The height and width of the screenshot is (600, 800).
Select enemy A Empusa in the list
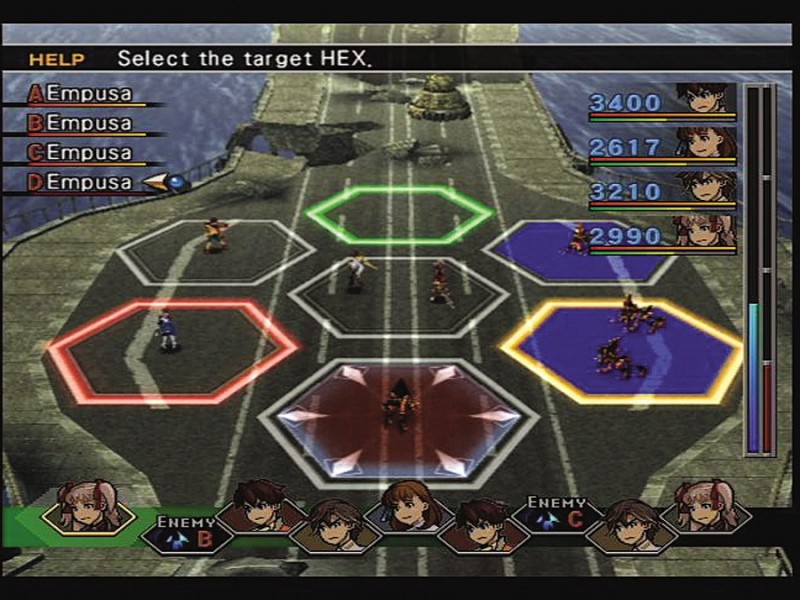coord(88,93)
